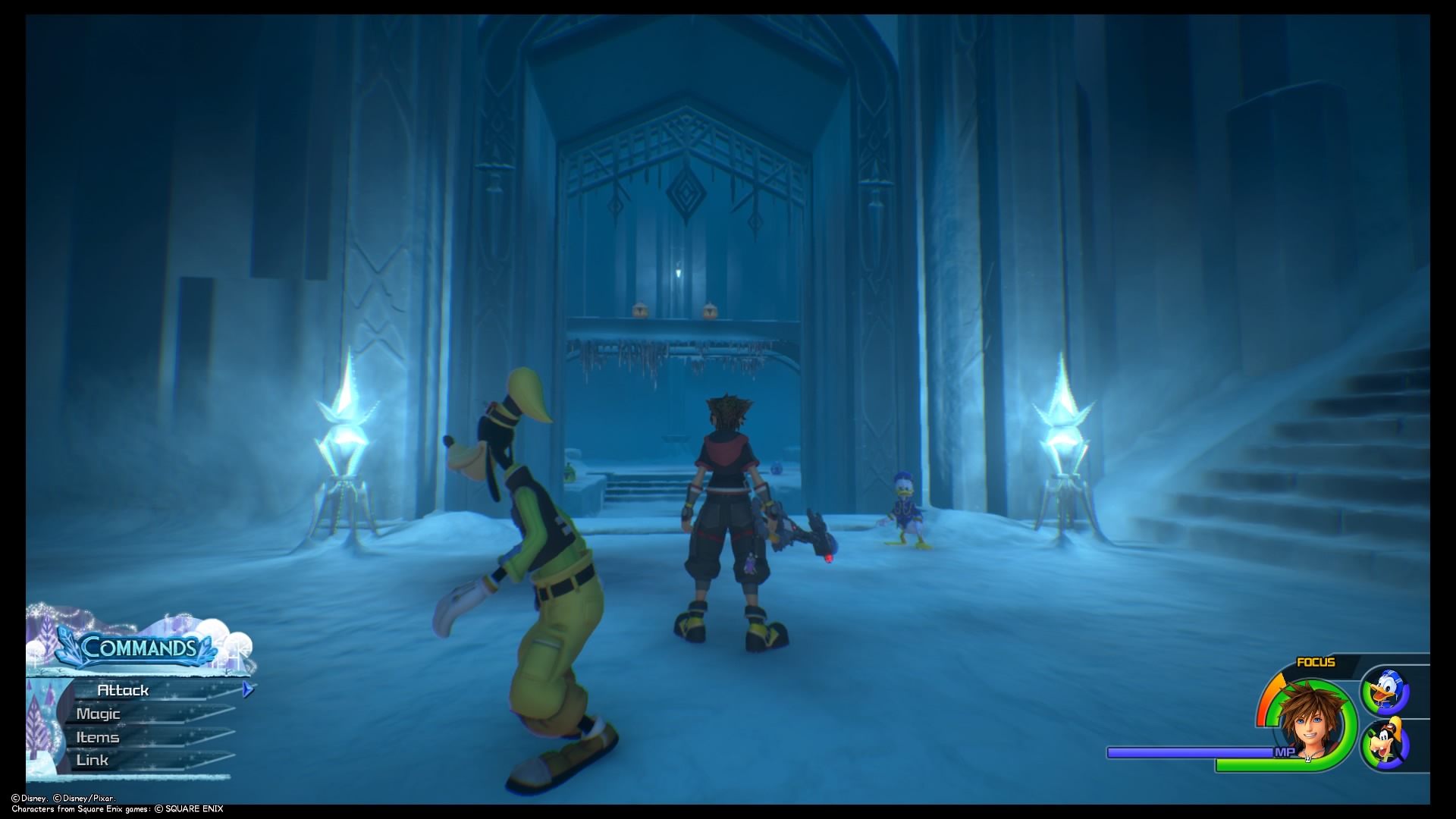Expand the Link command options
The height and width of the screenshot is (819, 1456).
pos(92,759)
